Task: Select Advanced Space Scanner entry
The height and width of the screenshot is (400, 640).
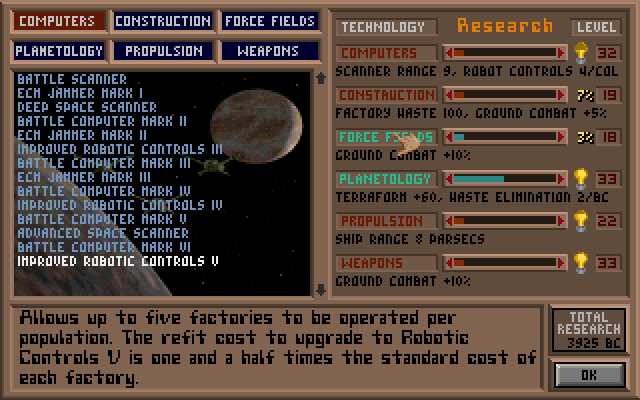Action: [103, 233]
